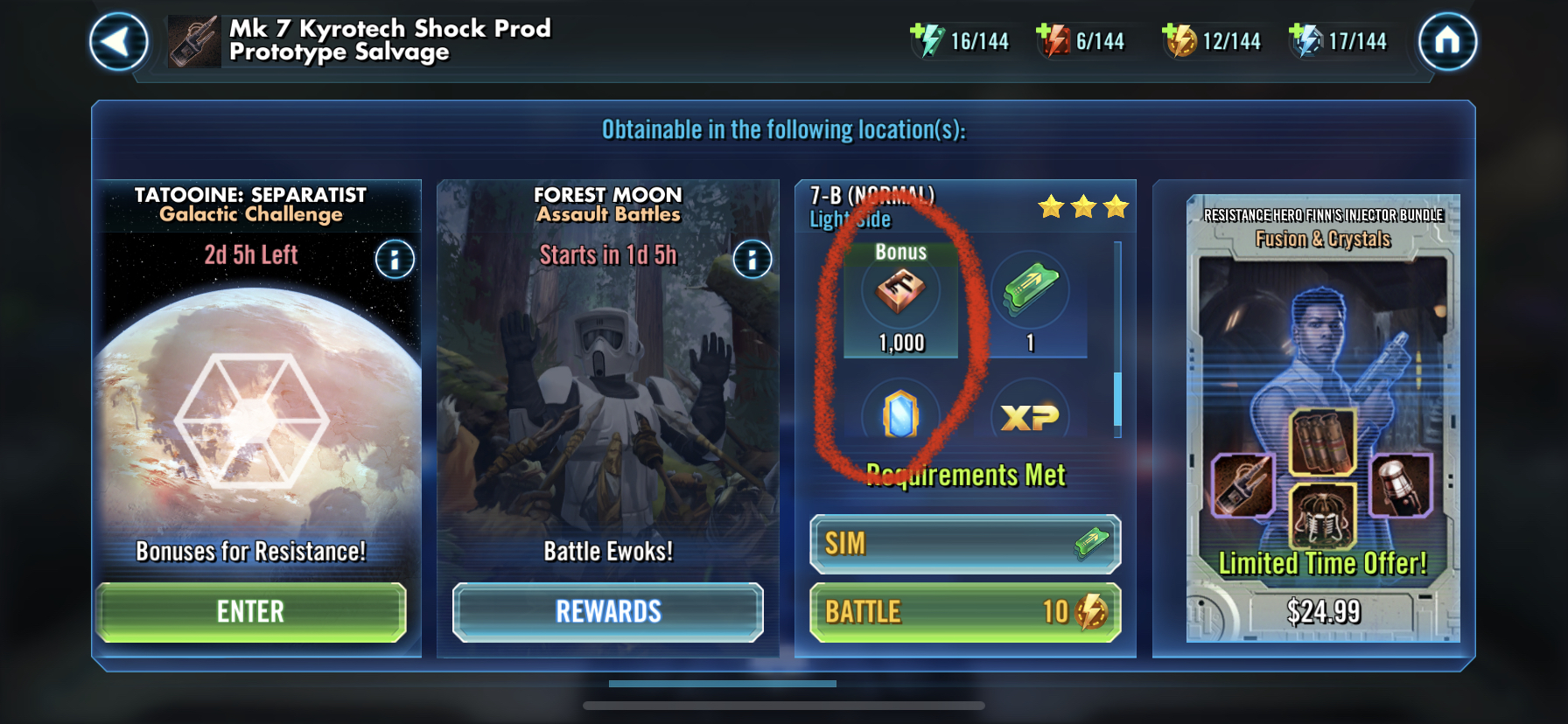Screen dimensions: 1568x724
Task: Add more green normal energy
Action: click(926, 40)
